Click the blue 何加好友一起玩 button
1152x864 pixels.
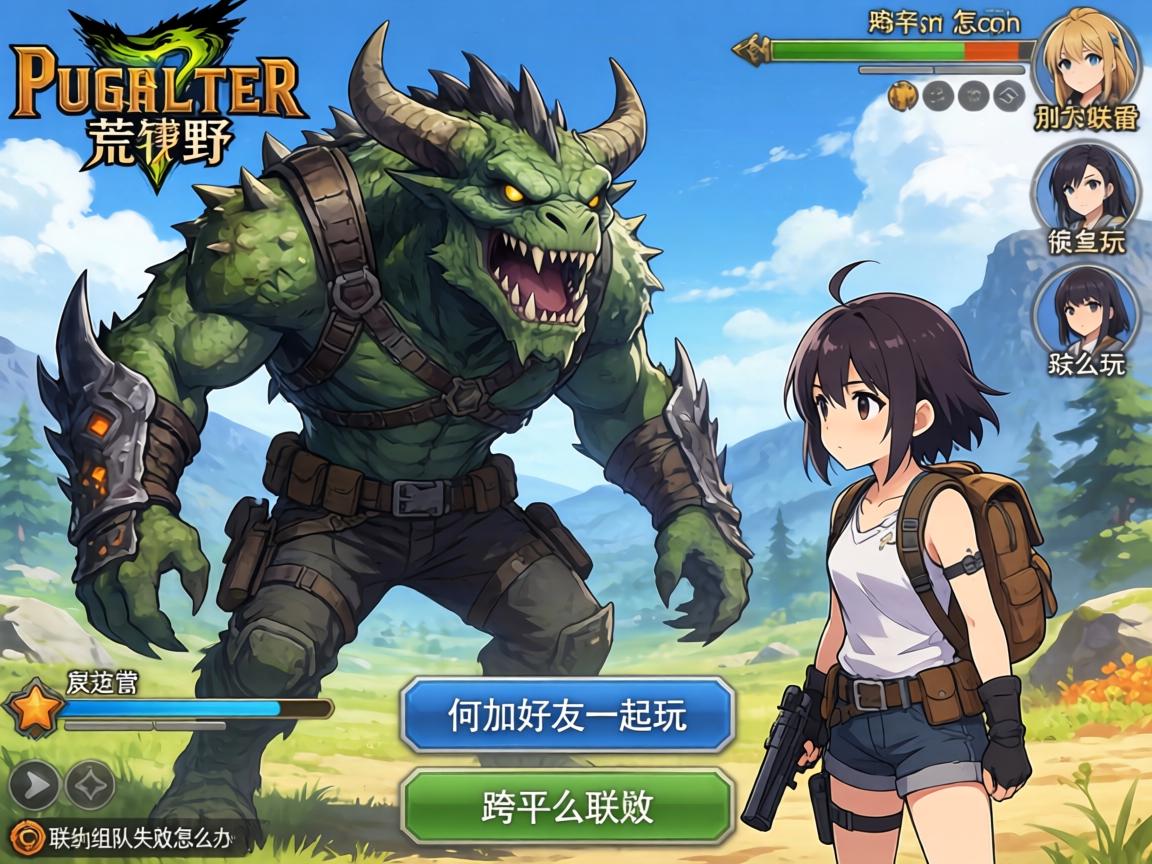[567, 715]
